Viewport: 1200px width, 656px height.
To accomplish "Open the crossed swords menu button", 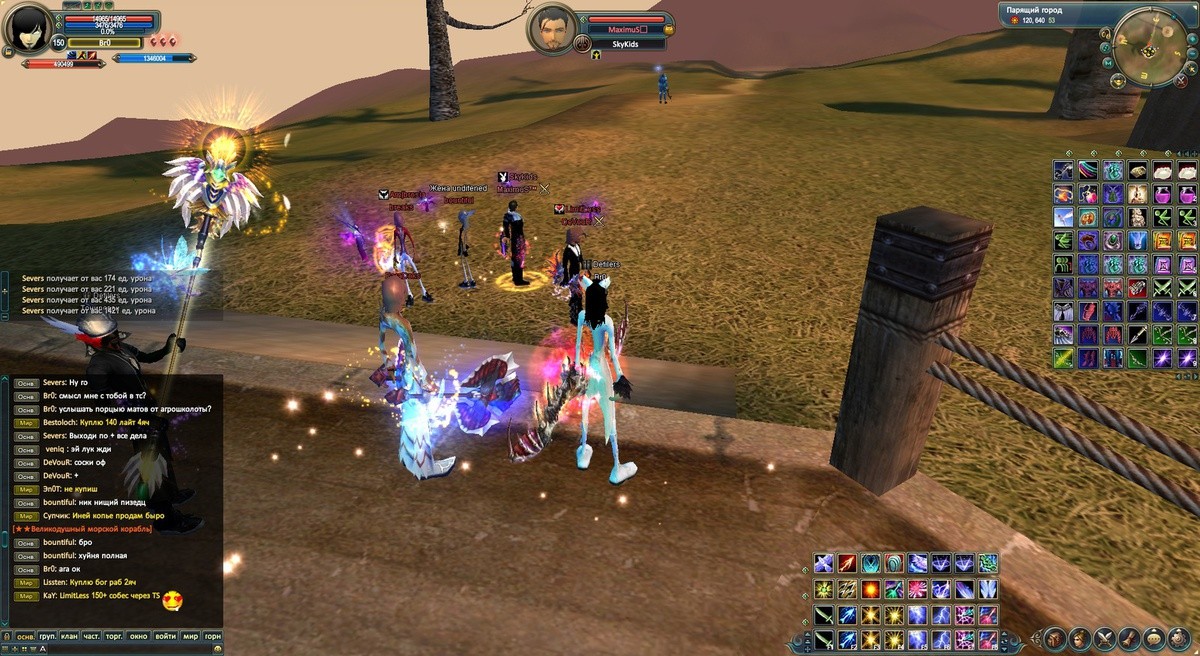I will click(x=1105, y=638).
